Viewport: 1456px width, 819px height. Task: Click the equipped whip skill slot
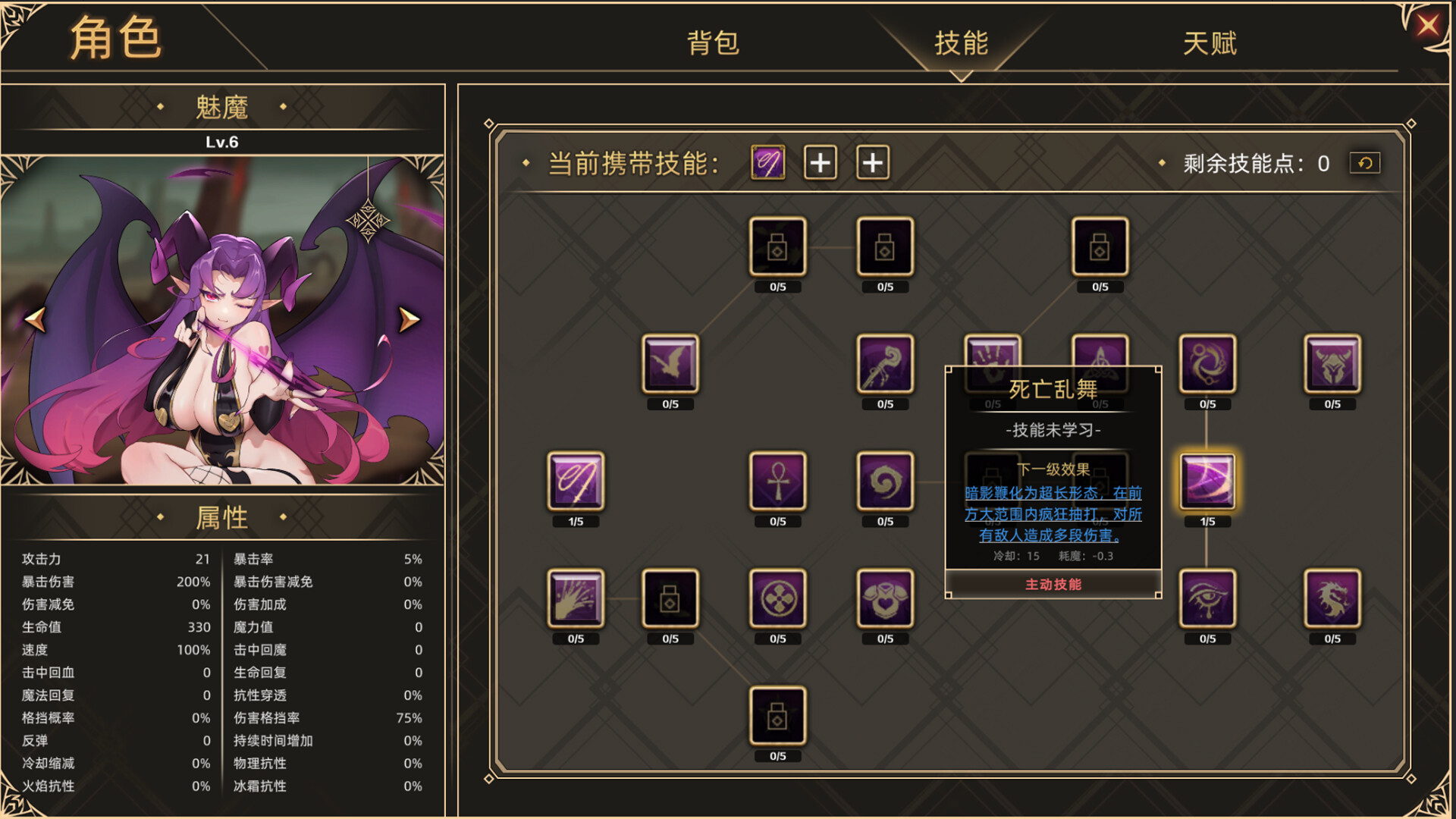pos(767,162)
